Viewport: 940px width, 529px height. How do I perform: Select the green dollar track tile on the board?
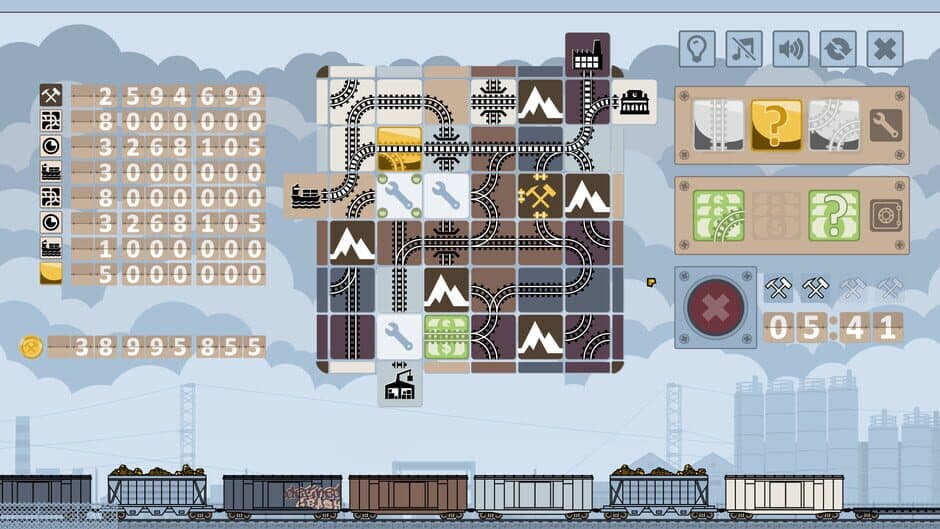(x=445, y=337)
